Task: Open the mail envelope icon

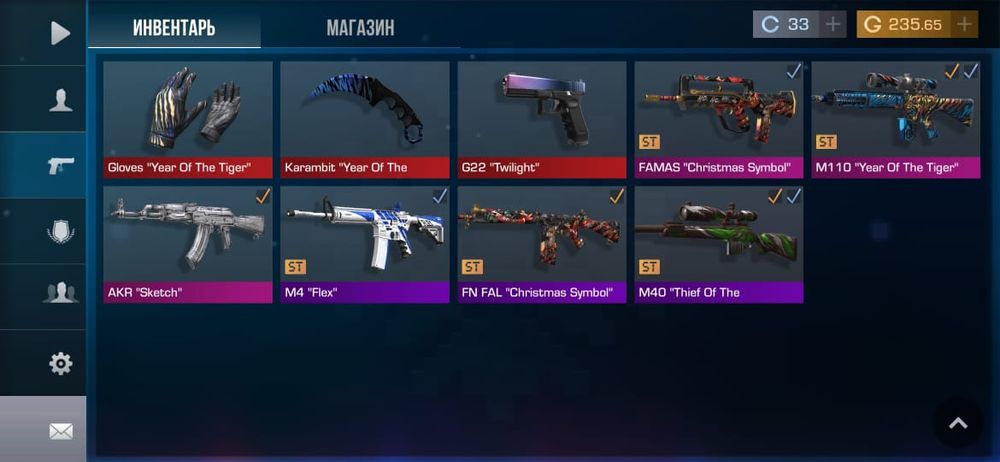Action: 60,431
